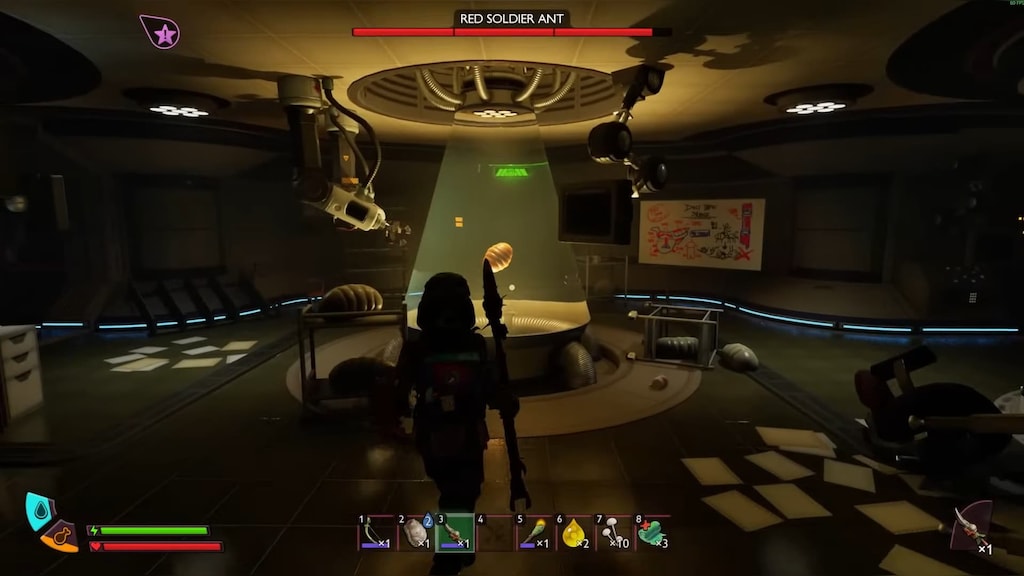Choose the pebble item in slot 2
The image size is (1024, 576).
(x=414, y=532)
